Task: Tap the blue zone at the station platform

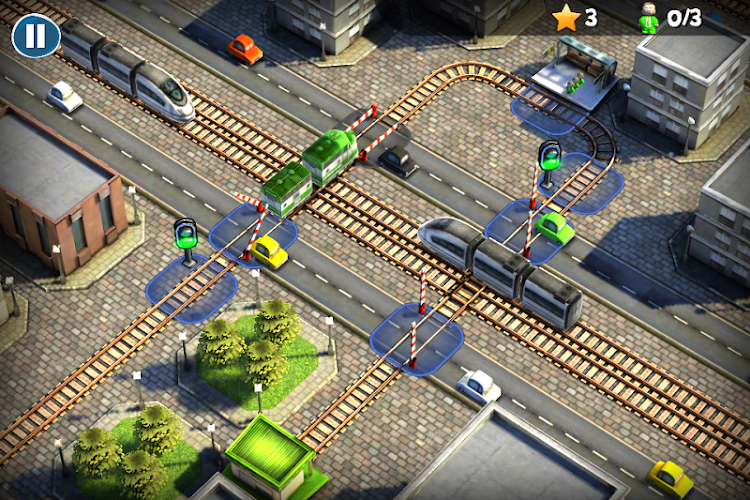Action: pos(547,110)
